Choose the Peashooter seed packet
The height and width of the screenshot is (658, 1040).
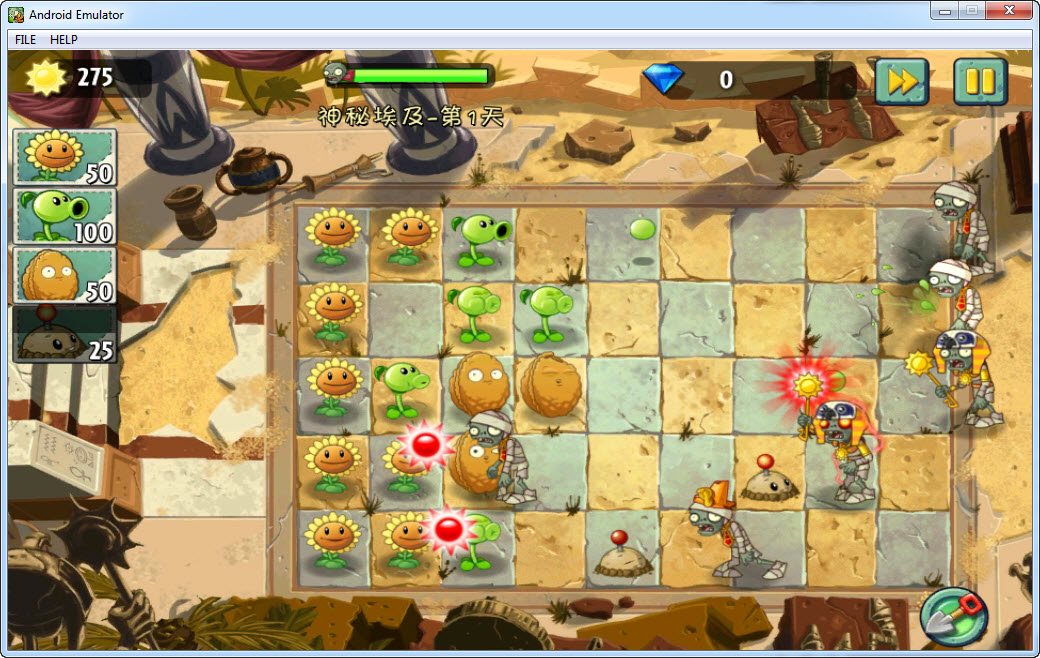click(x=64, y=216)
